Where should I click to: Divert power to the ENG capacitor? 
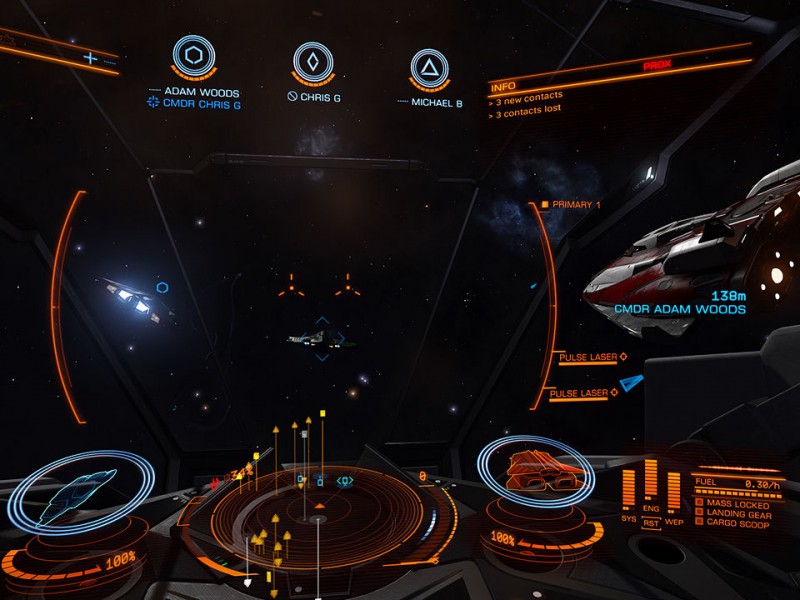pyautogui.click(x=651, y=509)
